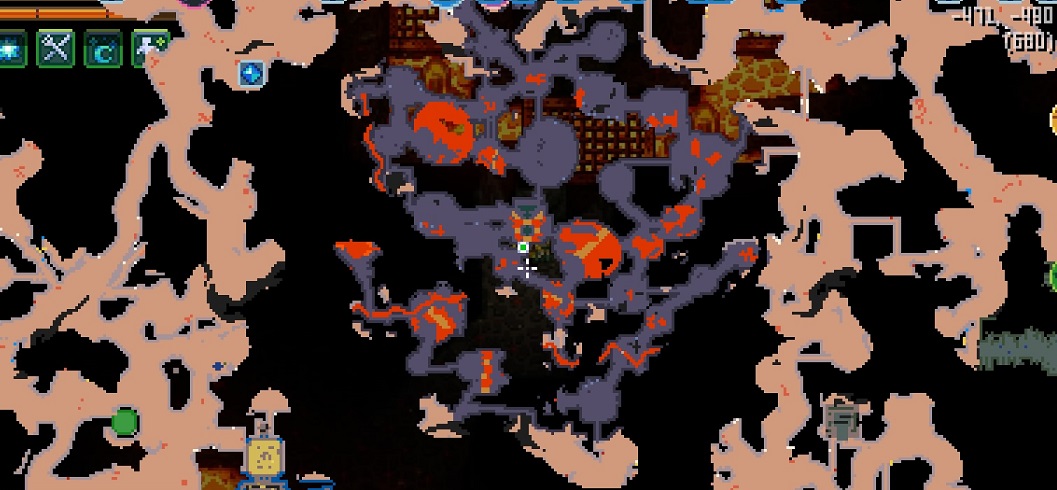1057x490 pixels.
Task: Click the yellow rune tile map marker
Action: [x=265, y=456]
